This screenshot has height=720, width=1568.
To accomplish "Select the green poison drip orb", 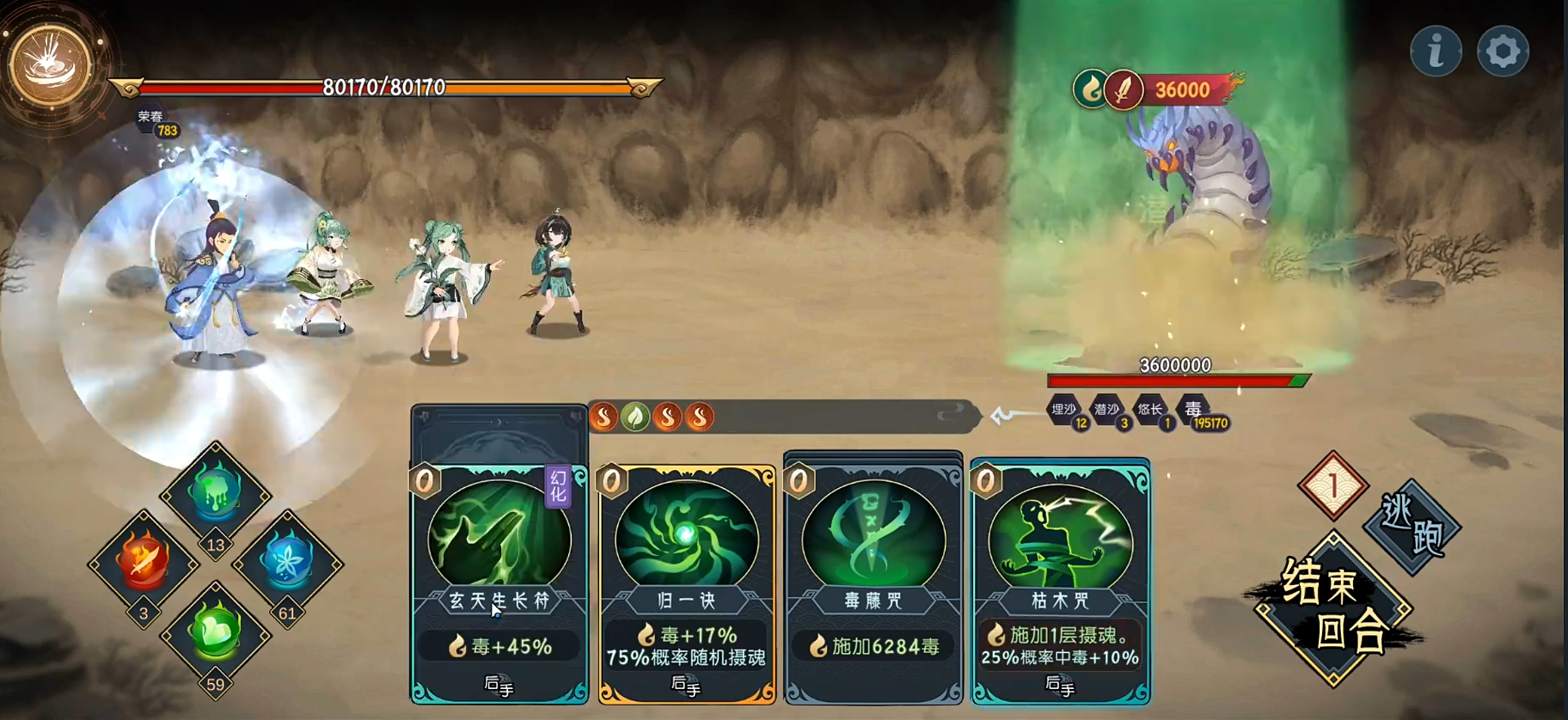I will click(x=215, y=492).
